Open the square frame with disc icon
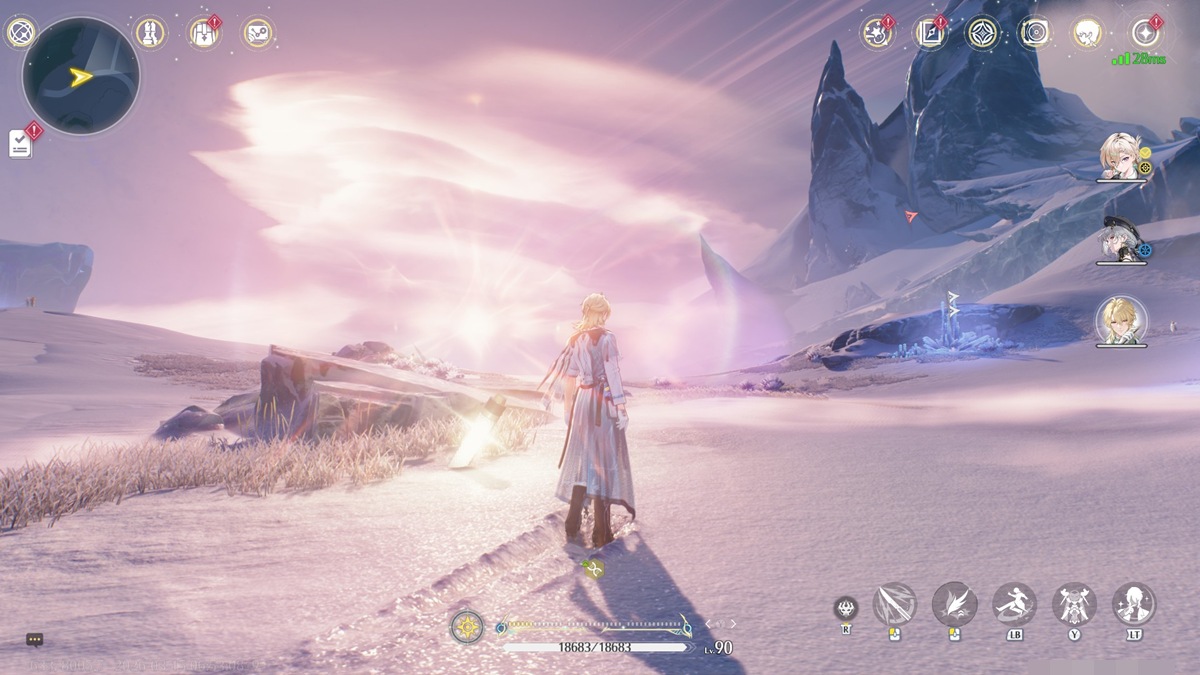The width and height of the screenshot is (1200, 675). point(1035,33)
